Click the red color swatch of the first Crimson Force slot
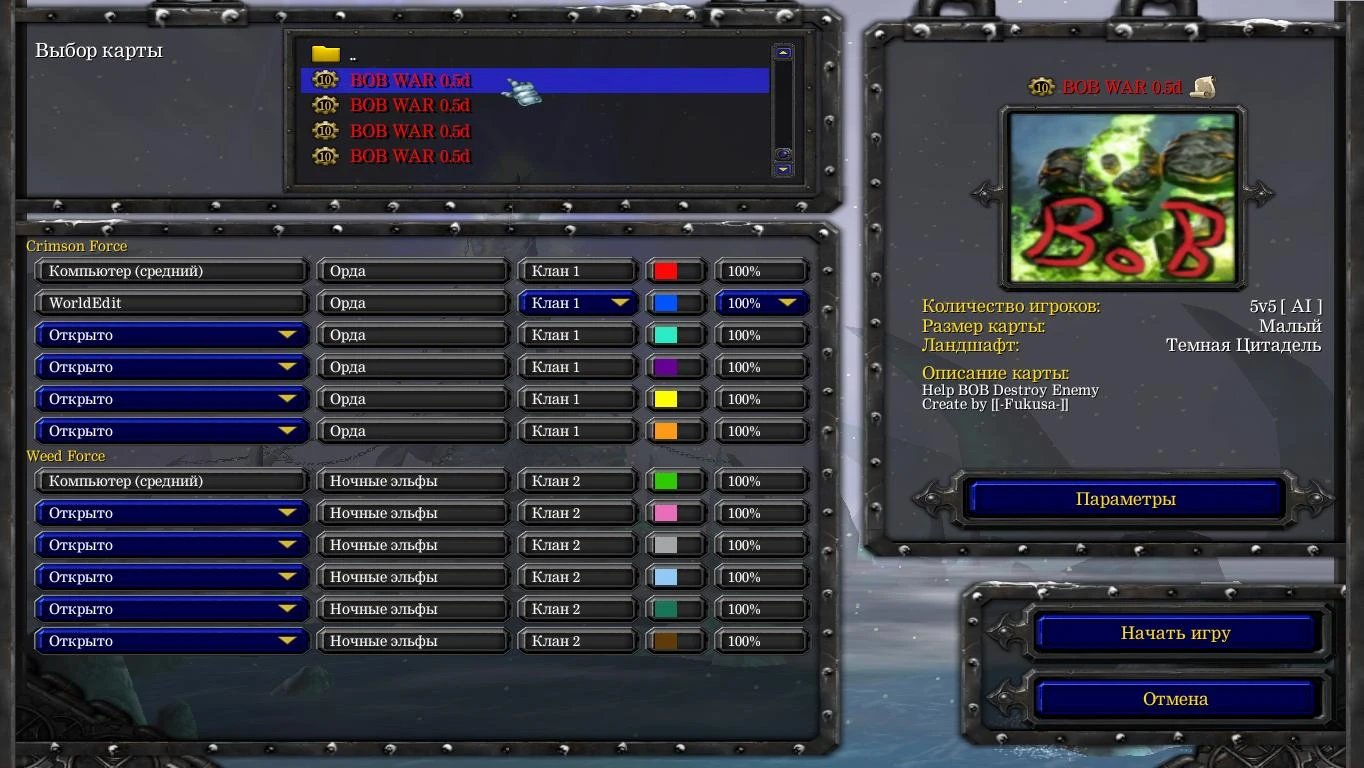The image size is (1364, 768). click(x=664, y=270)
